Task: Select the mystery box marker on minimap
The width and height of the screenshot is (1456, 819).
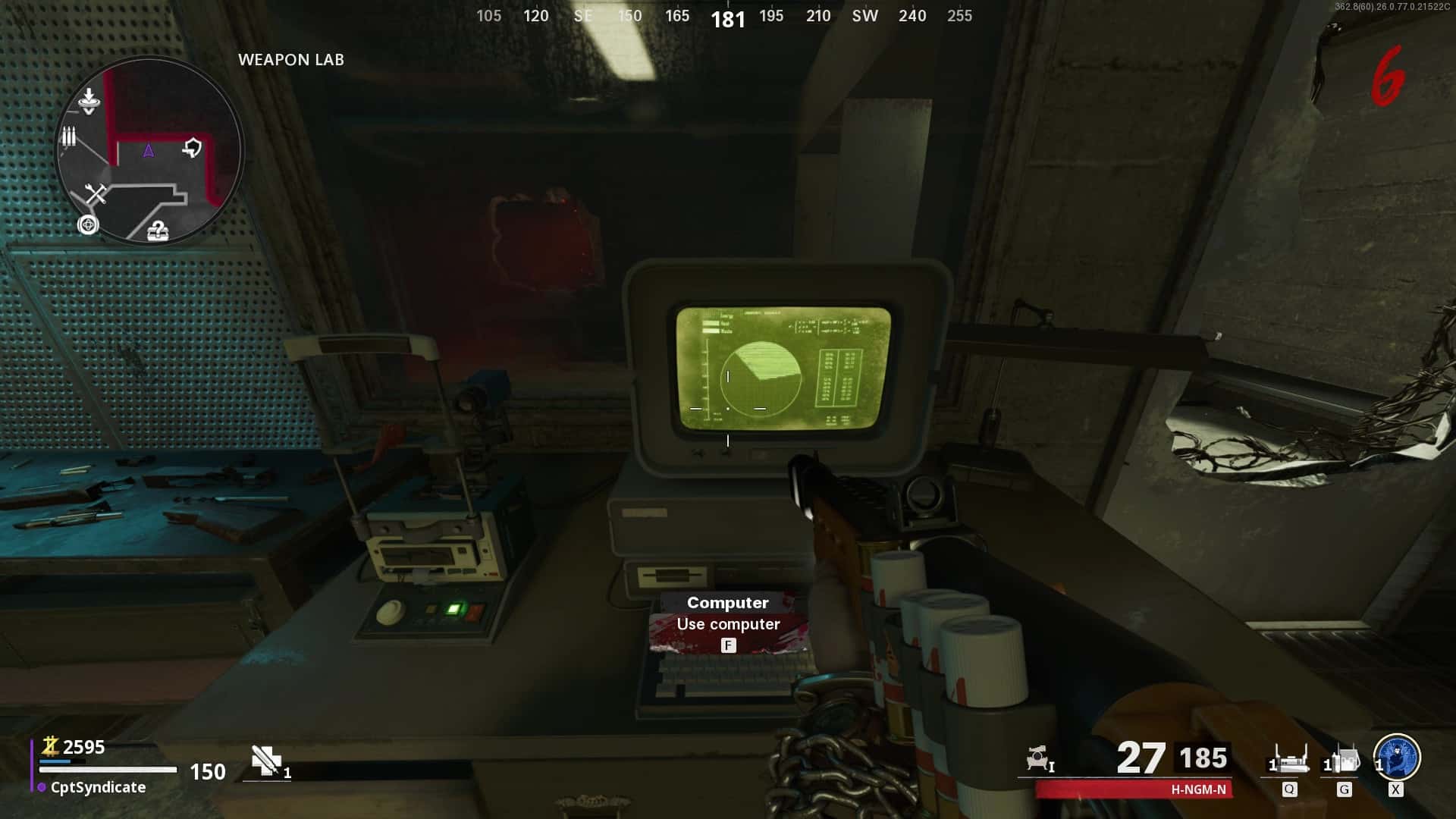Action: point(158,230)
